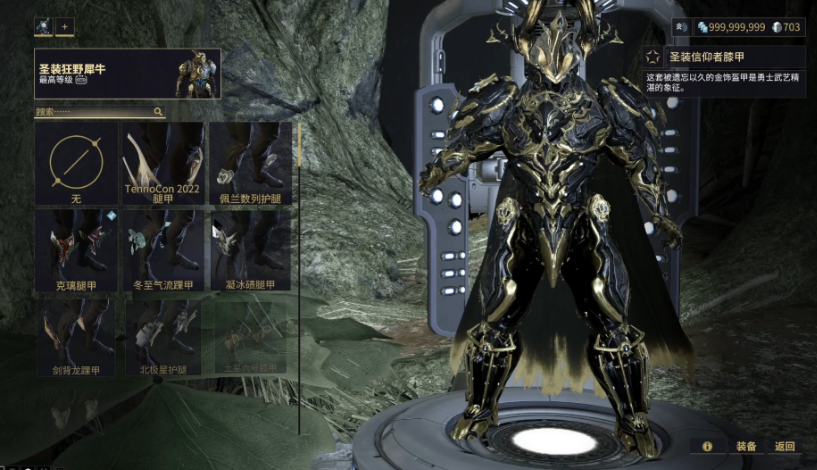
Task: Select the 冬至气流踝甲 tile
Action: pyautogui.click(x=163, y=250)
